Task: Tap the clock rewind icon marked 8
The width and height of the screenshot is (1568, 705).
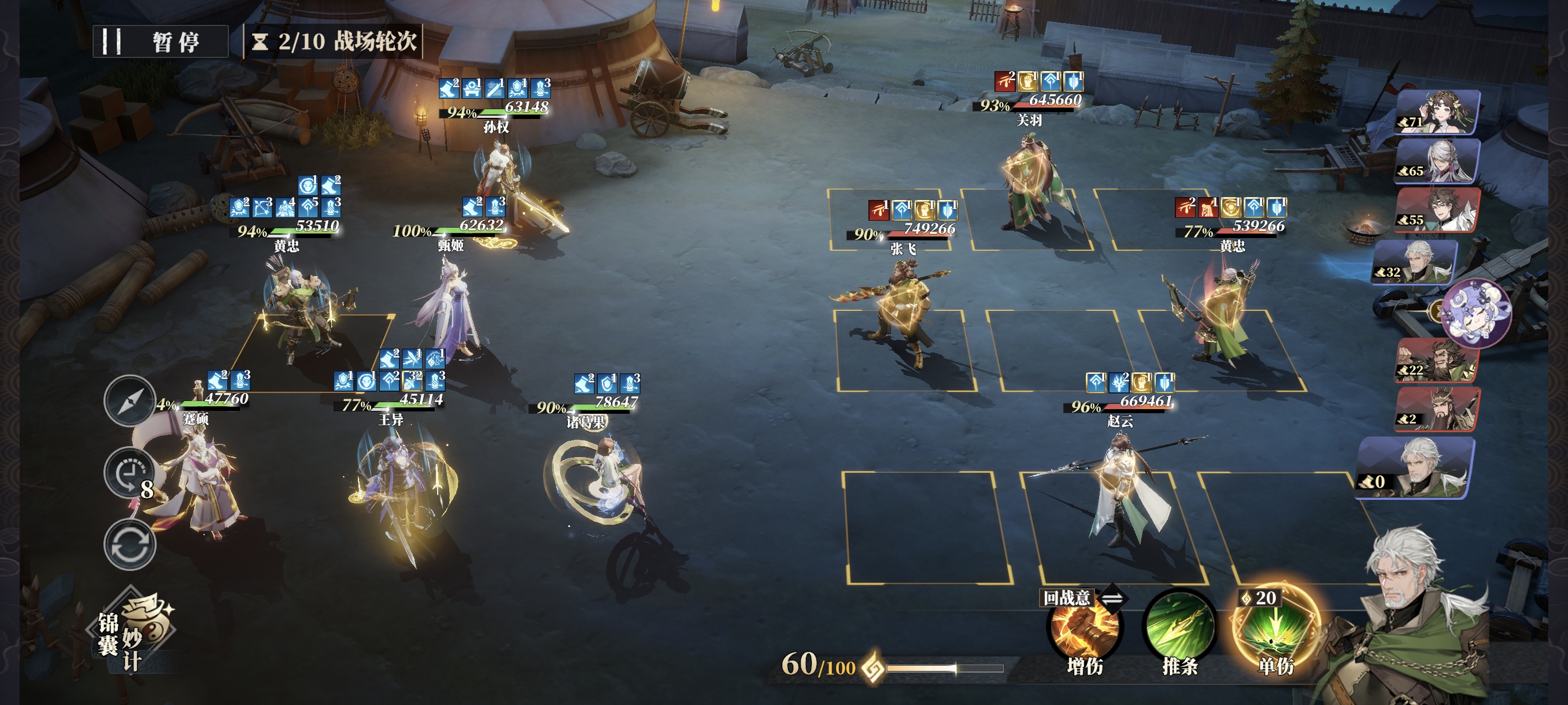Action: pos(129,473)
